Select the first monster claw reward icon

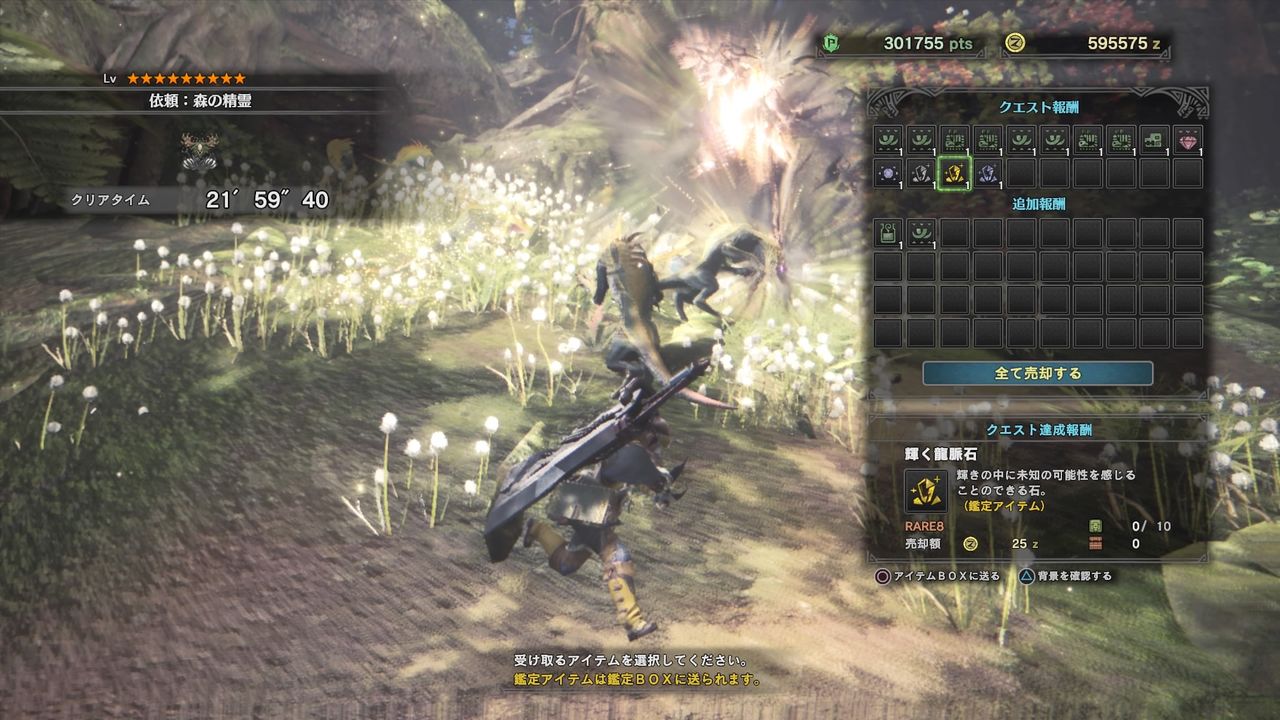[x=890, y=142]
